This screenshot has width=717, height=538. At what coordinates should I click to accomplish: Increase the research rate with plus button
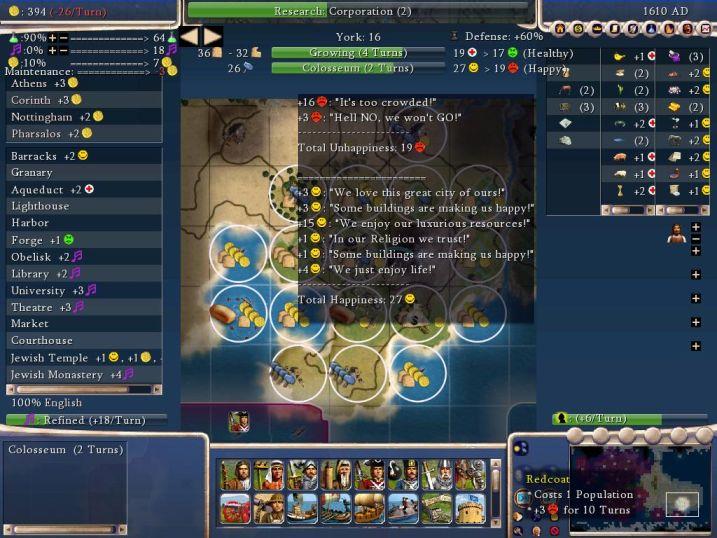[x=51, y=37]
